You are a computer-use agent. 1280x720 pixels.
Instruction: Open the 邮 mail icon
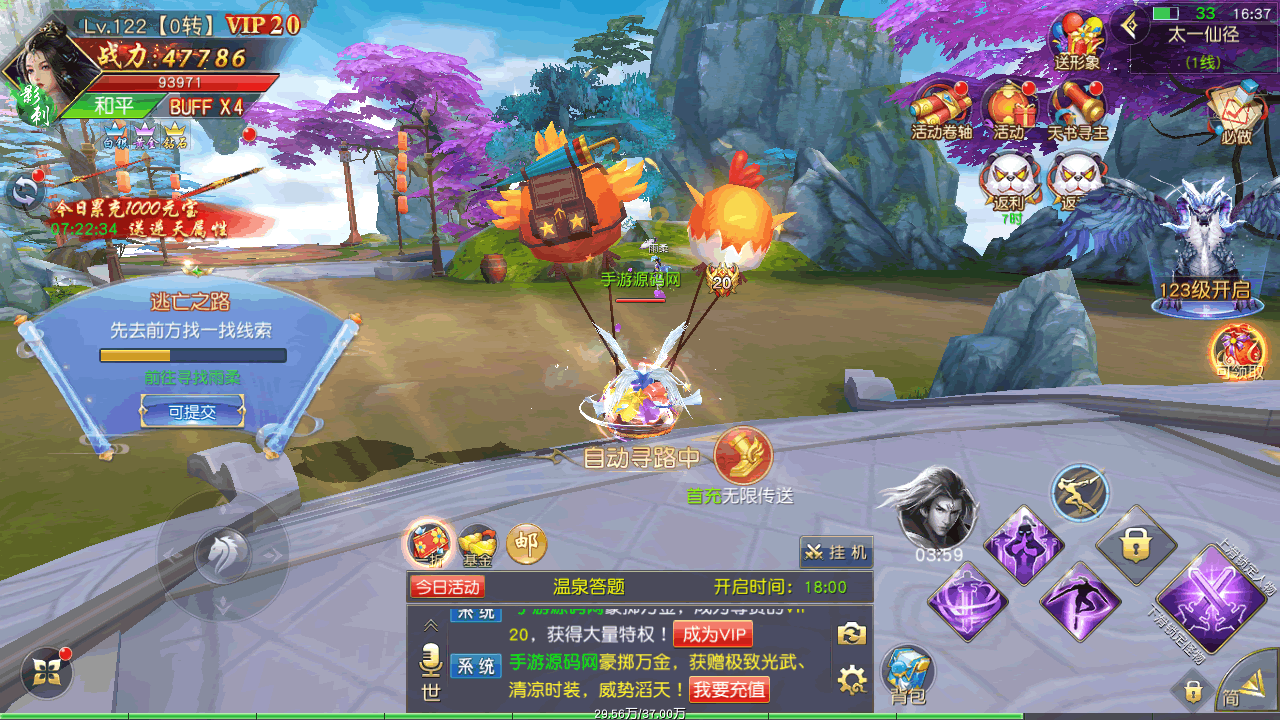(526, 544)
